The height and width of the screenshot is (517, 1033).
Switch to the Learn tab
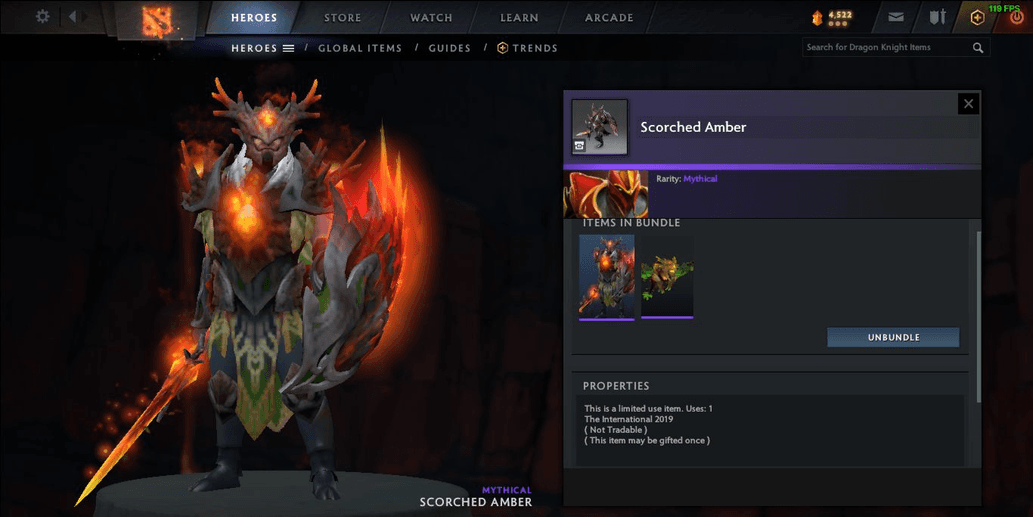(519, 18)
